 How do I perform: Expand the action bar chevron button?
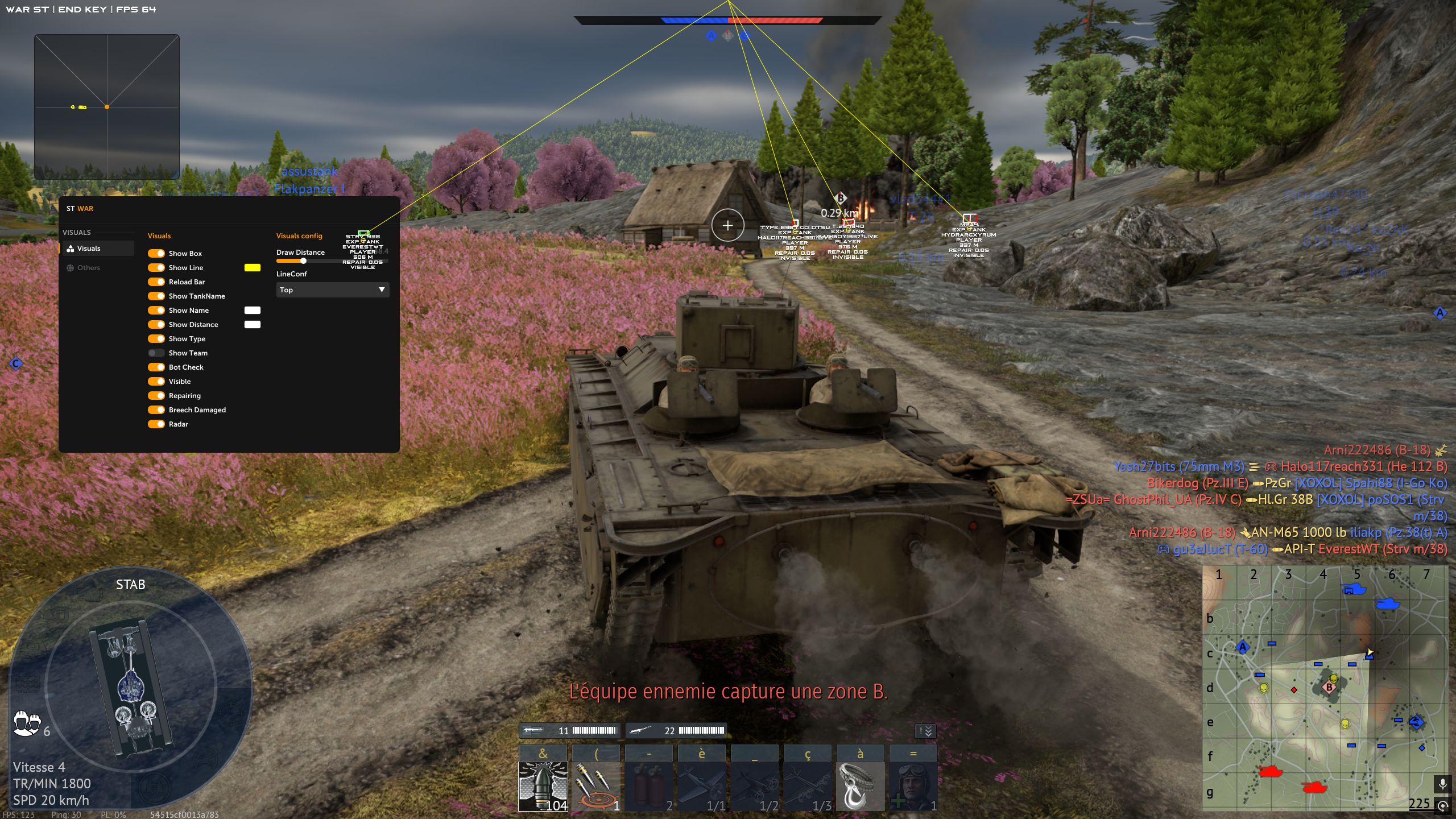(x=925, y=731)
